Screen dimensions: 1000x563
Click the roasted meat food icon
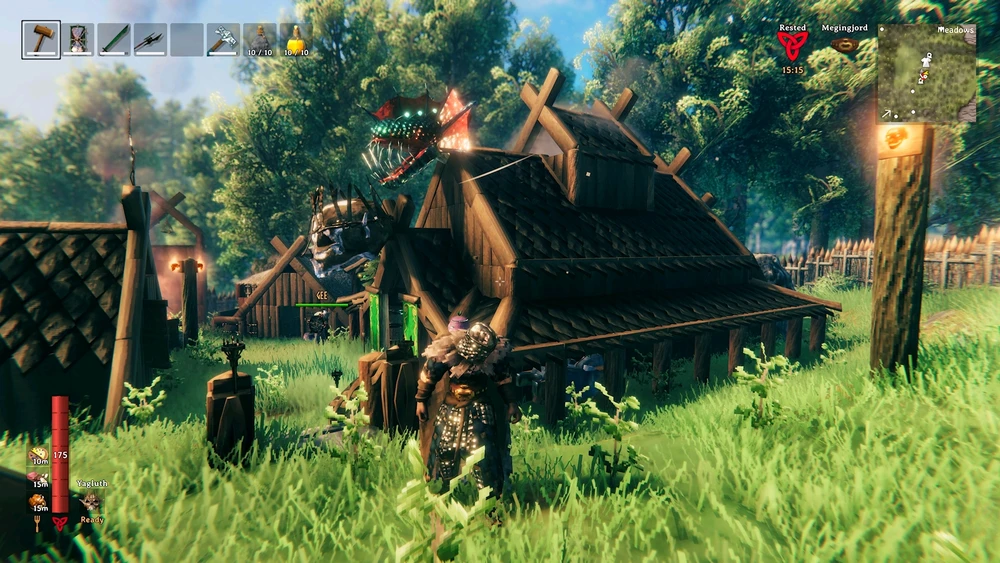[x=38, y=501]
